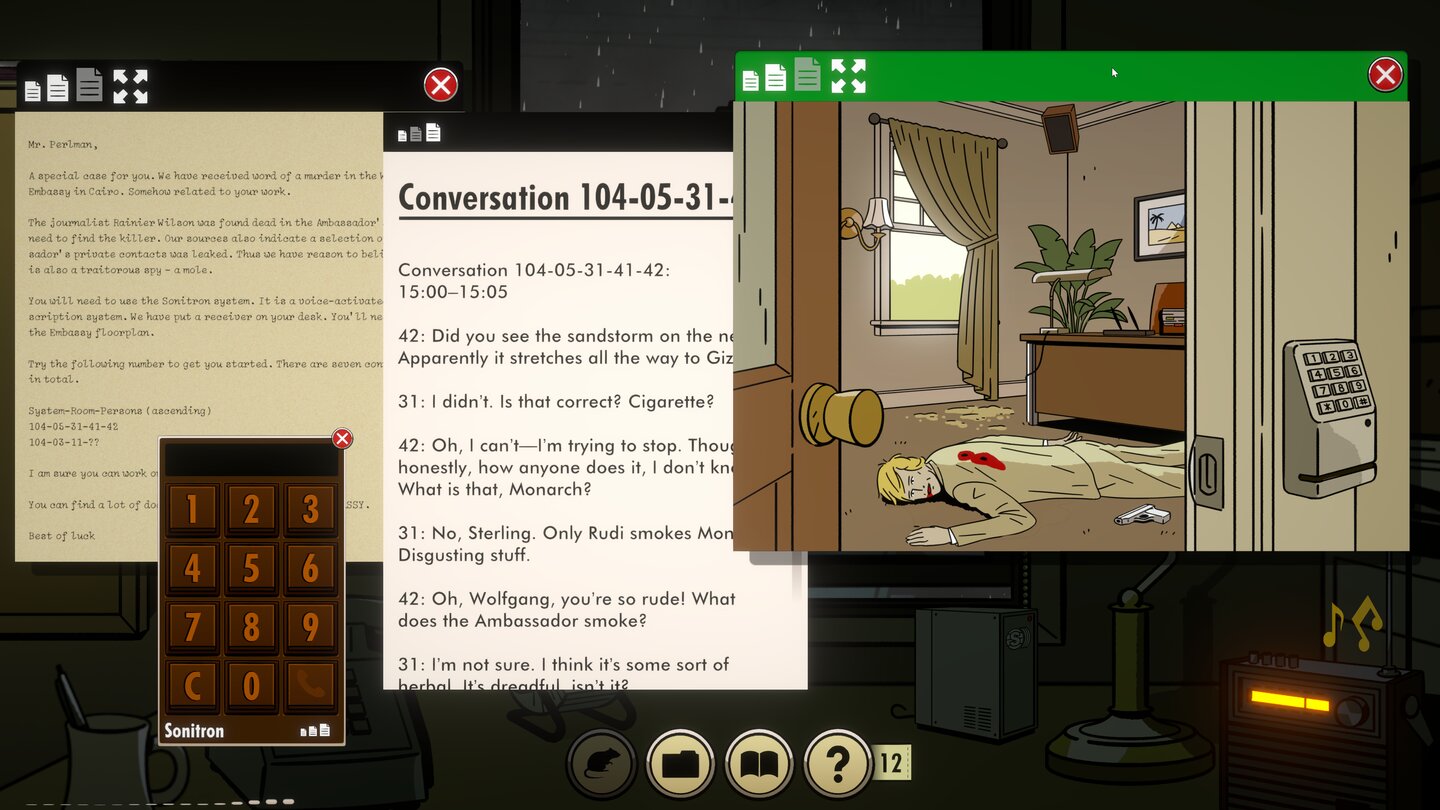
Task: Open the folder icon in the bottom bar
Action: click(681, 765)
